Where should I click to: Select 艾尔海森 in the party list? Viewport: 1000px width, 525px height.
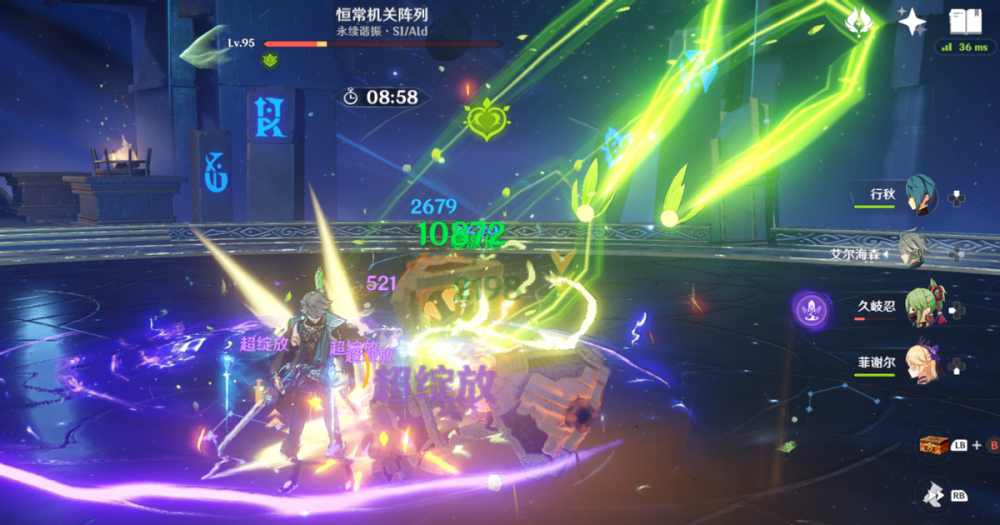coord(913,250)
